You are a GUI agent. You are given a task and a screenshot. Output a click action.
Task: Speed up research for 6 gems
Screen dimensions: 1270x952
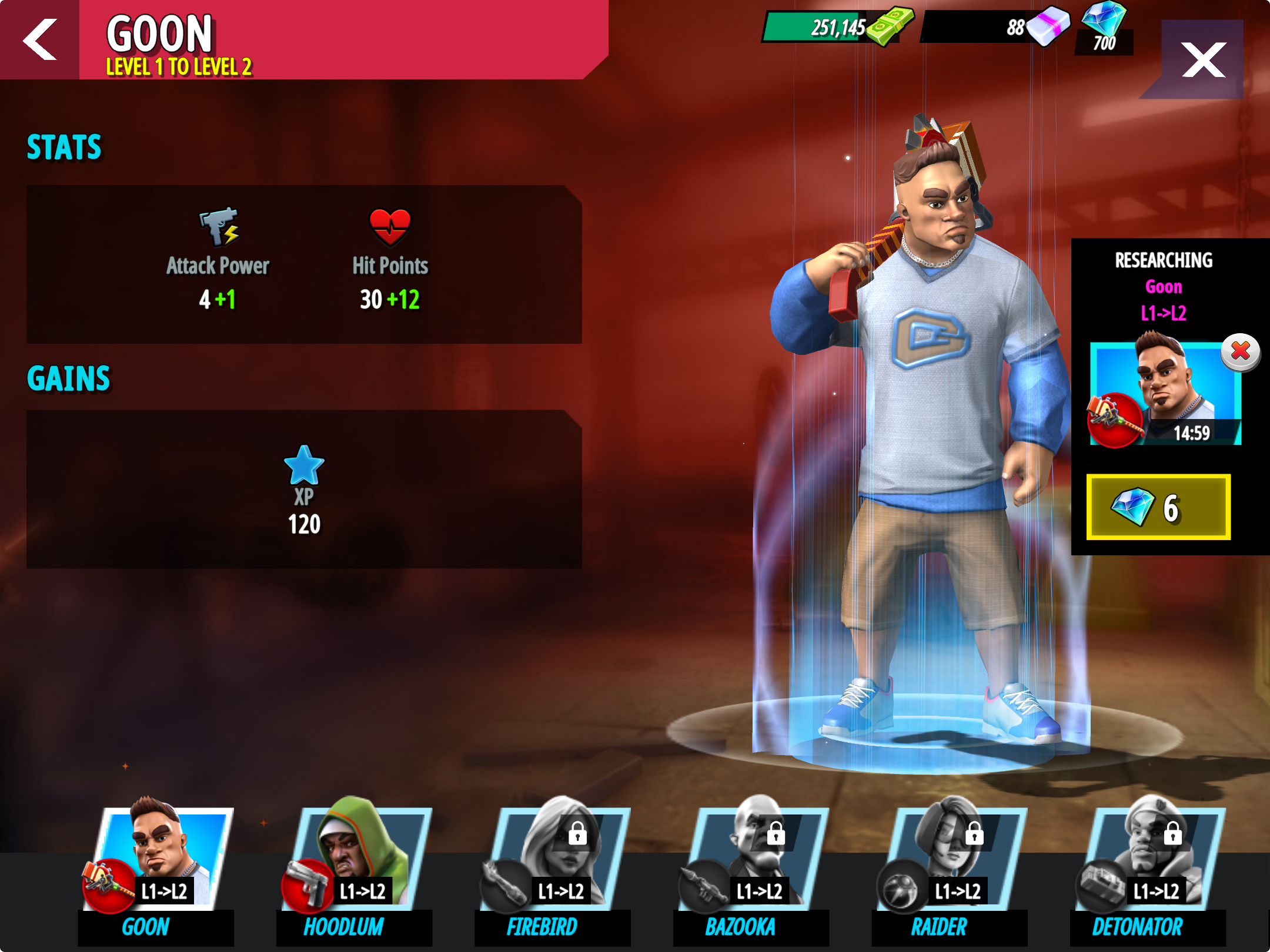pyautogui.click(x=1158, y=507)
